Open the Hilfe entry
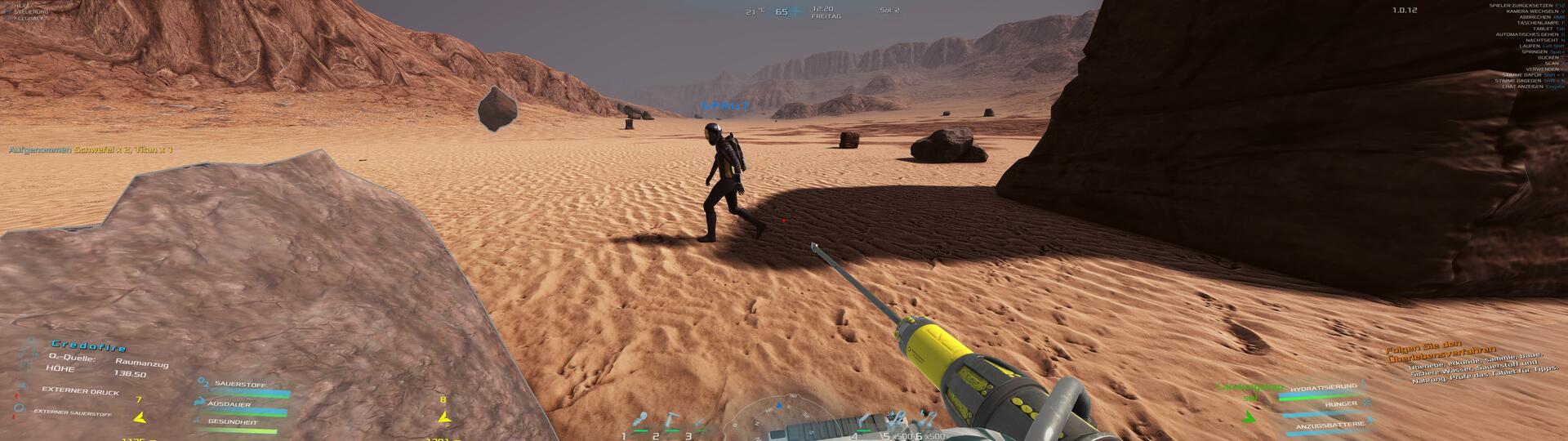Viewport: 1568px width, 441px height. pyautogui.click(x=21, y=5)
